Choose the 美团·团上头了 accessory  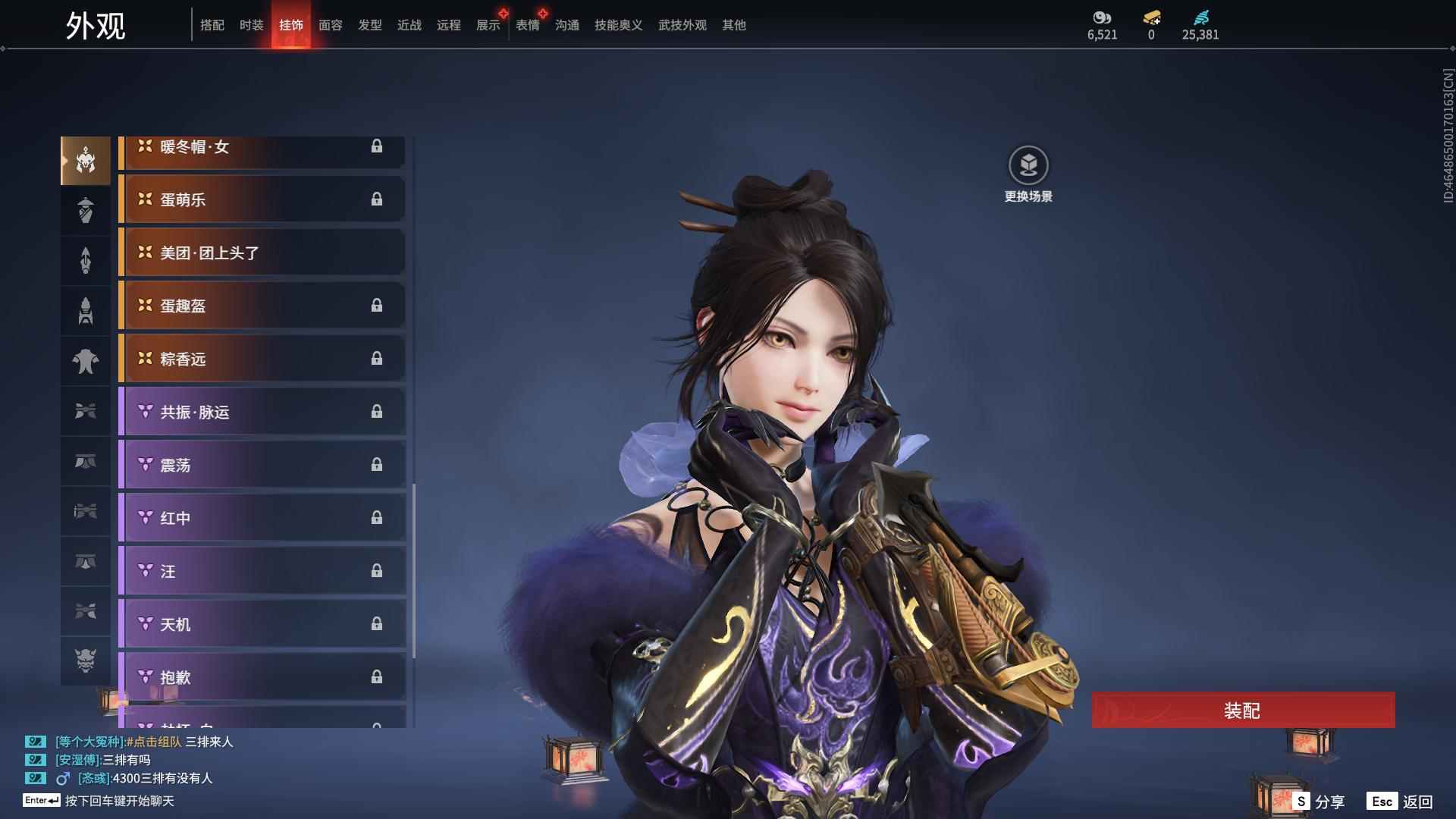[x=262, y=253]
